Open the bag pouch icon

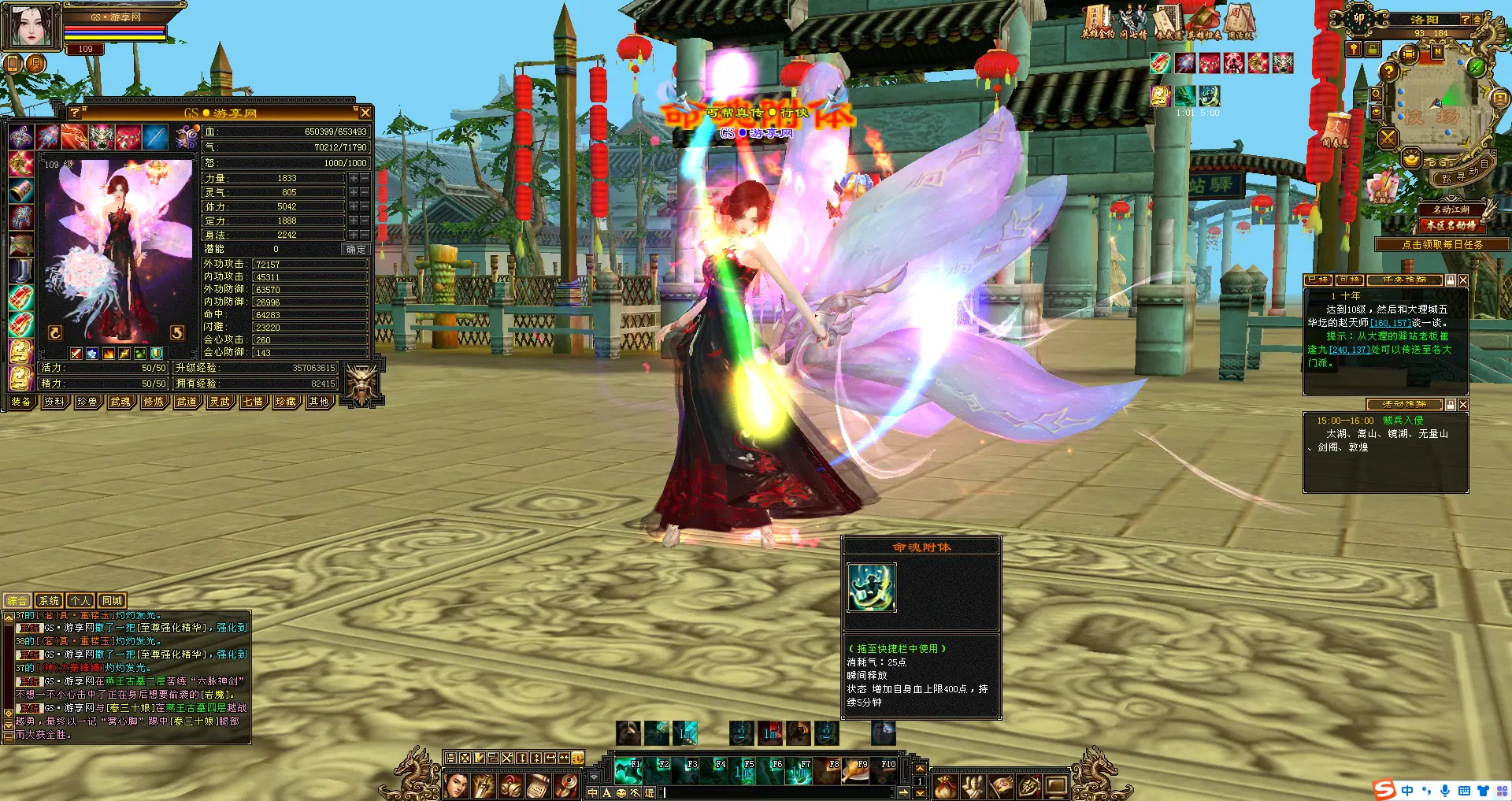click(x=946, y=785)
